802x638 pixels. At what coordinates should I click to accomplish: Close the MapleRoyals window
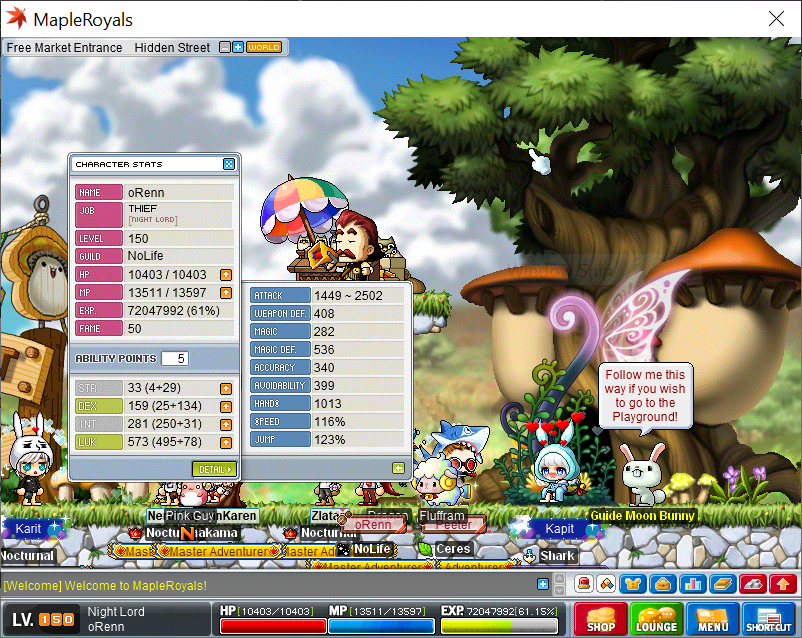click(x=776, y=19)
